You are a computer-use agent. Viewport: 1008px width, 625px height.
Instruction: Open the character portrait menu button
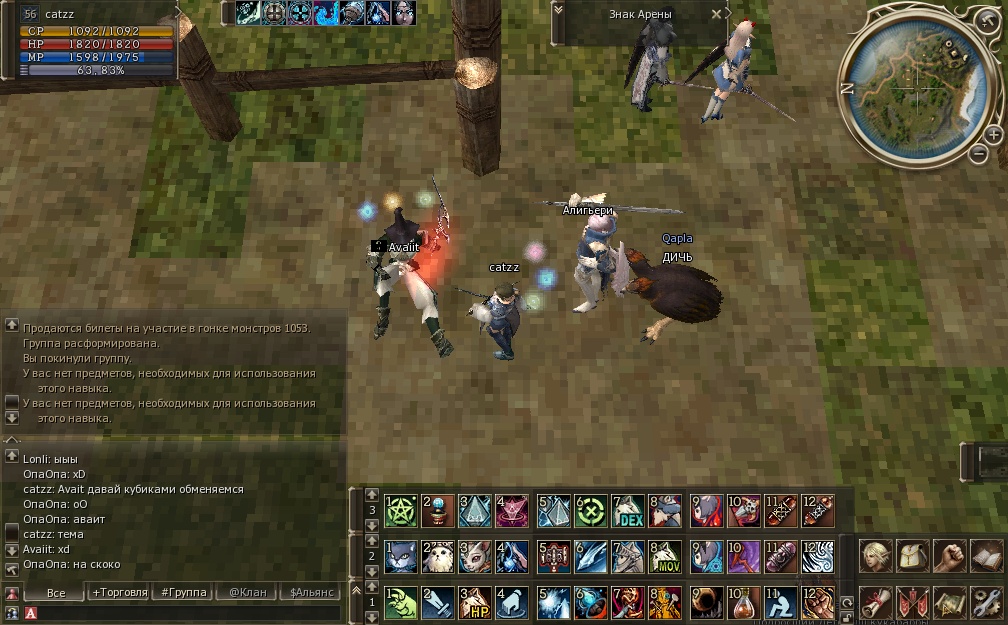click(x=874, y=556)
